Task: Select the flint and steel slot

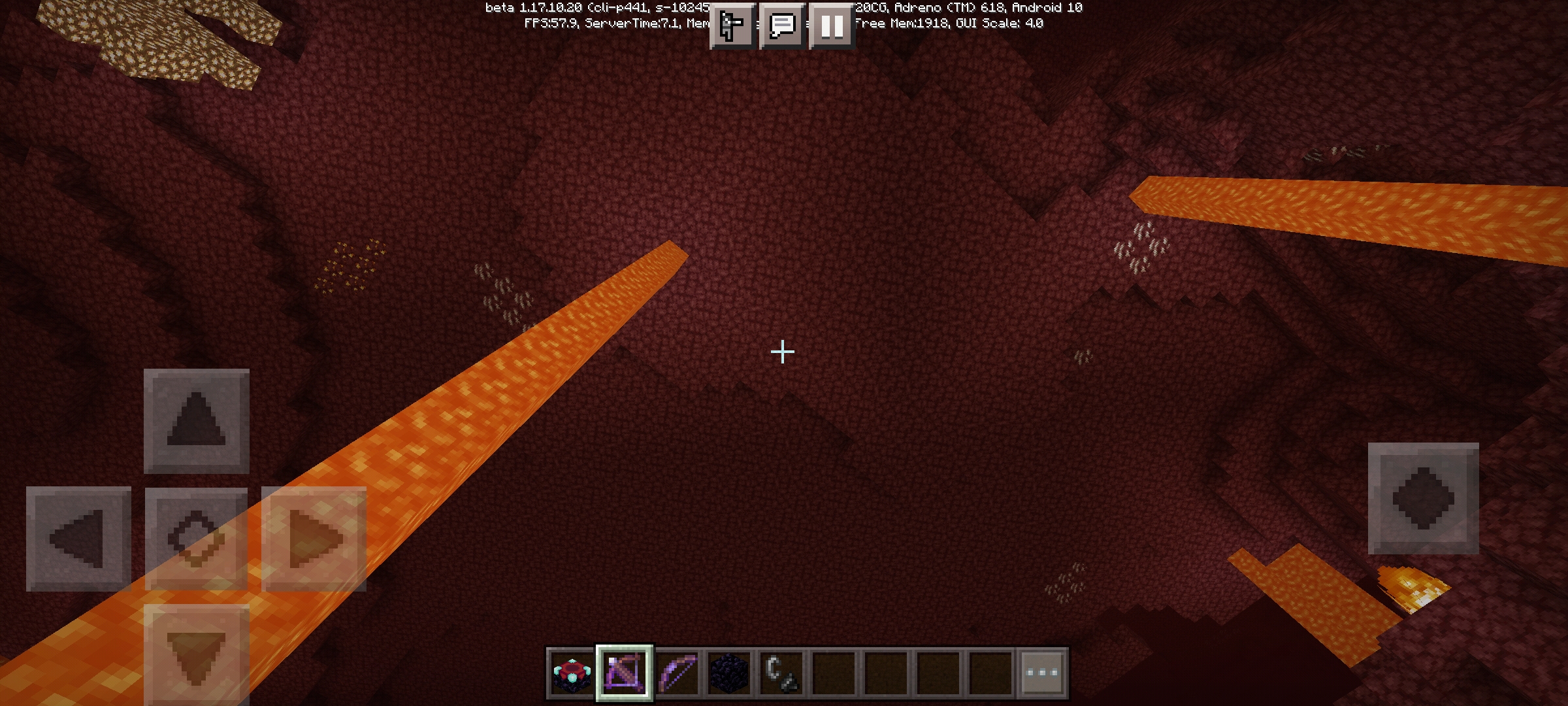Action: [x=782, y=673]
